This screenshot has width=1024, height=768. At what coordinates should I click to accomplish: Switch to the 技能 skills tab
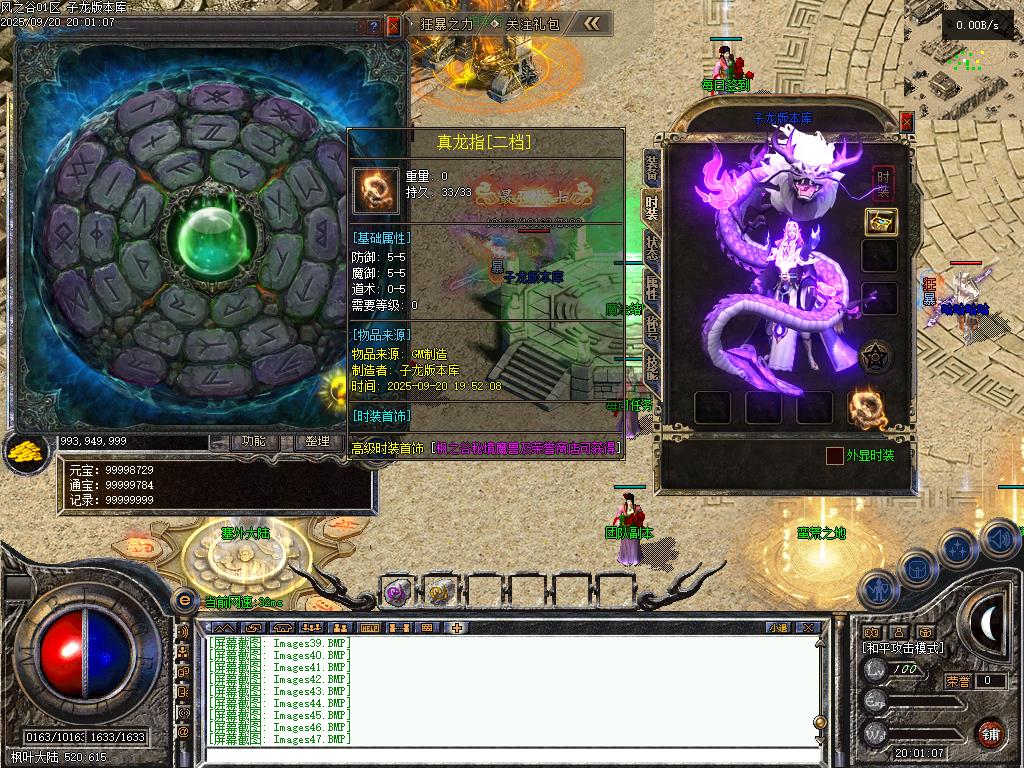[x=651, y=371]
